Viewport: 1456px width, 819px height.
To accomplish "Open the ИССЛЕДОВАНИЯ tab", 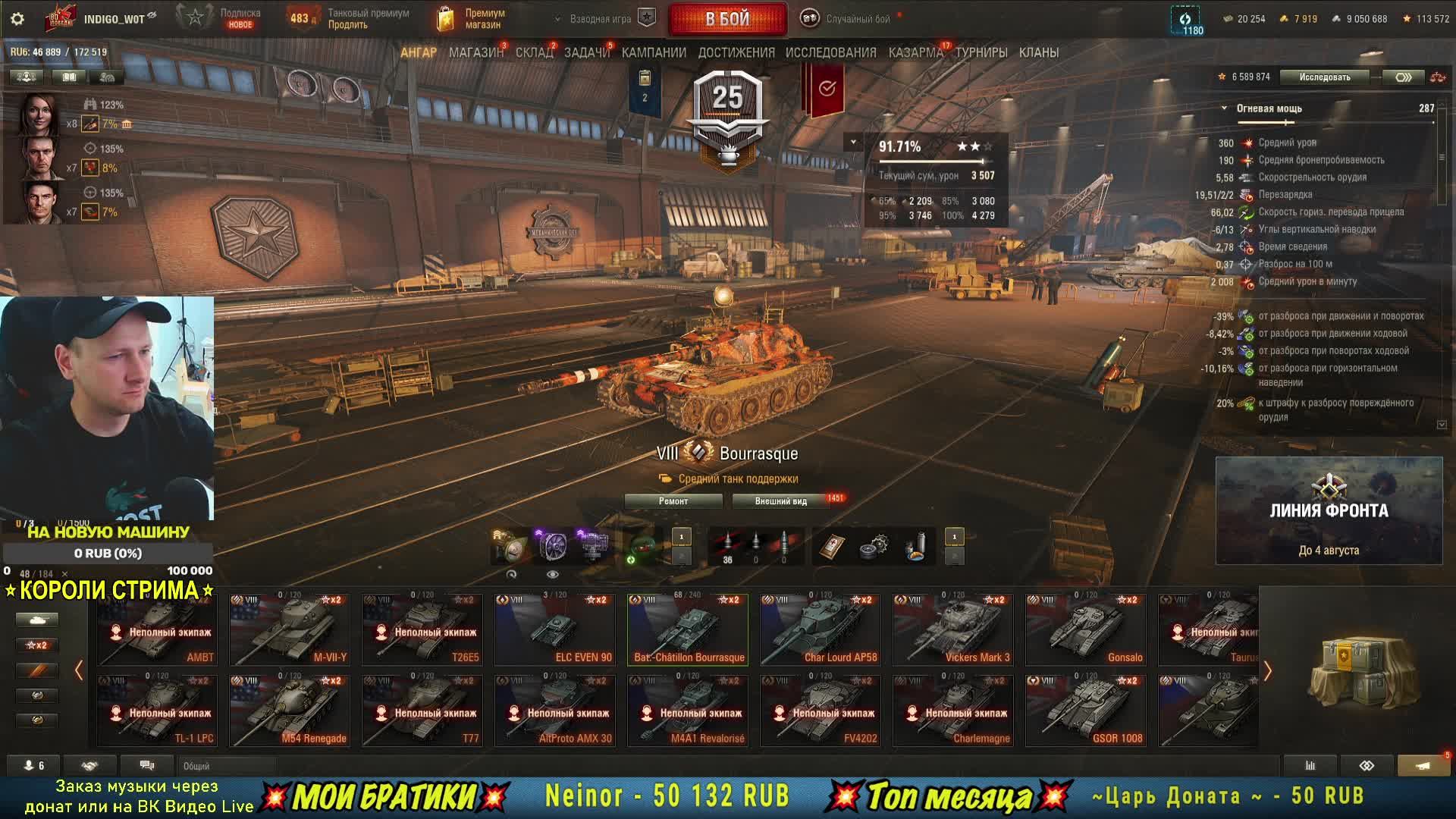I will 830,52.
